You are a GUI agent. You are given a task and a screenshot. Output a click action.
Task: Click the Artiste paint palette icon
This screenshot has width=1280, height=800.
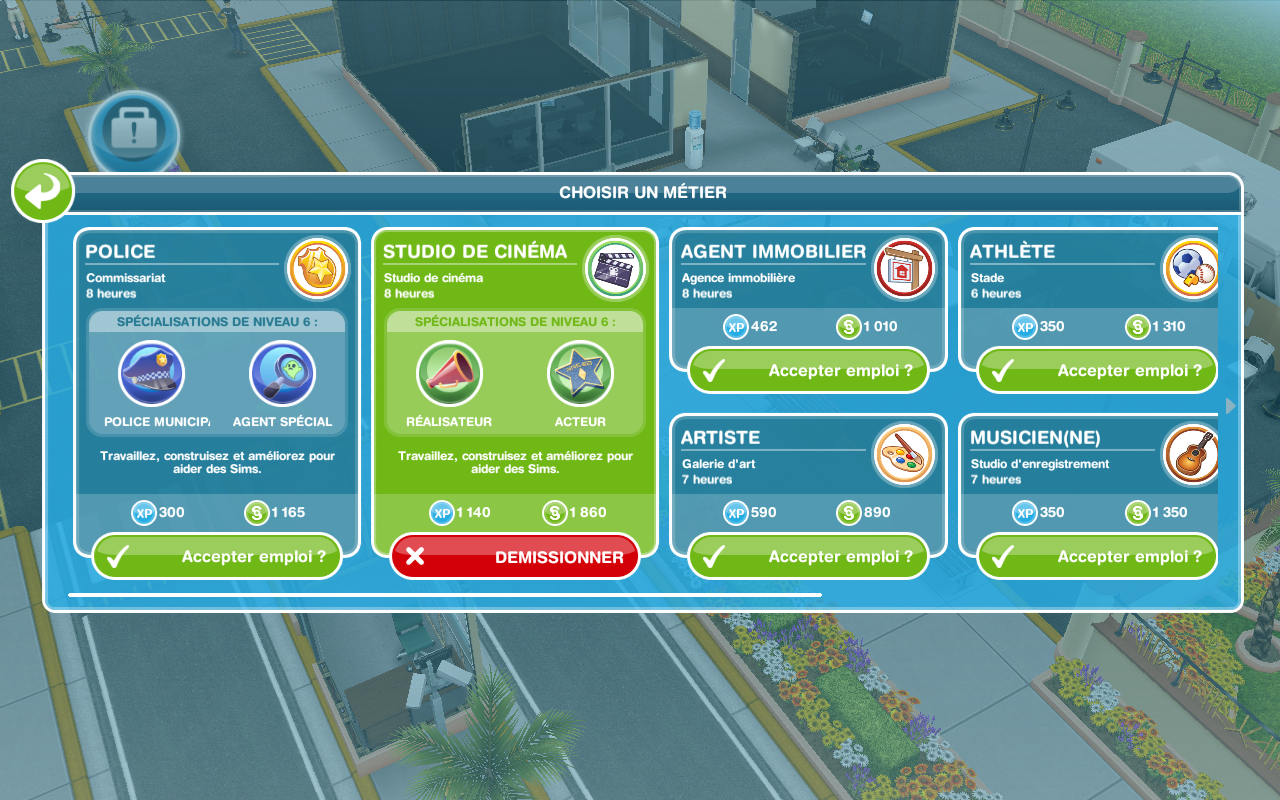(x=903, y=455)
